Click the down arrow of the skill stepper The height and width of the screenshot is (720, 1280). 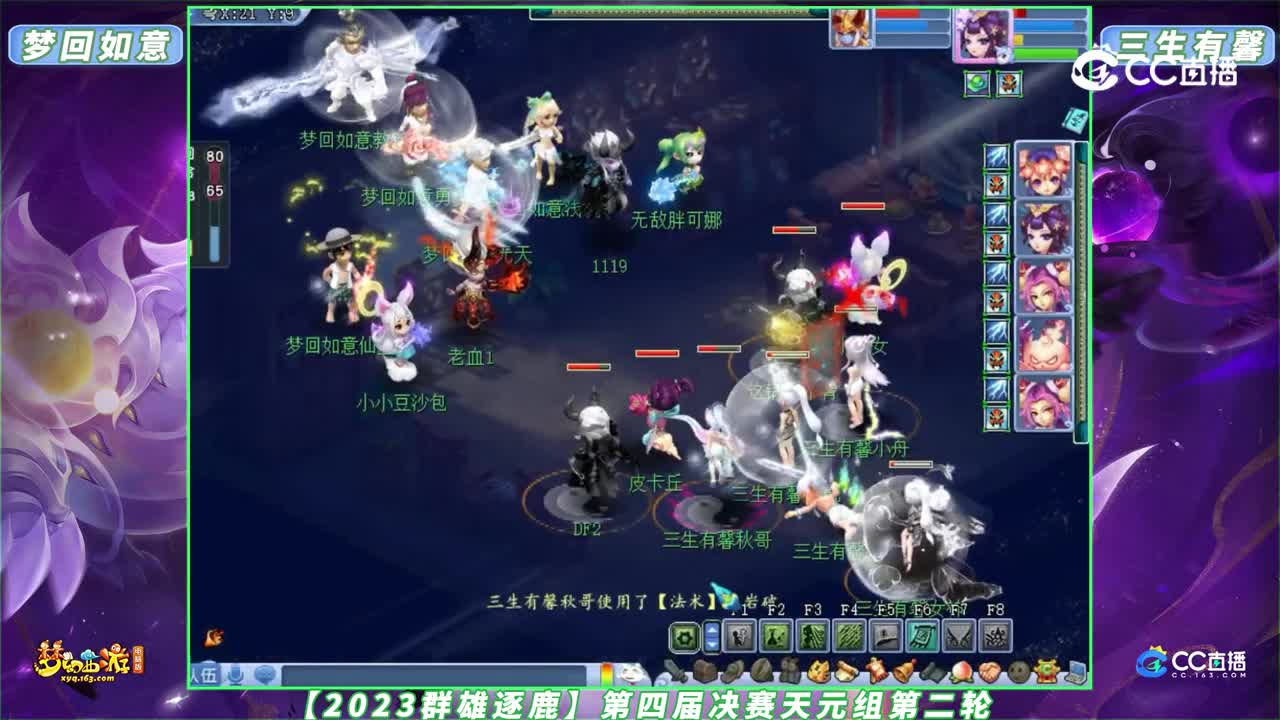(x=712, y=645)
